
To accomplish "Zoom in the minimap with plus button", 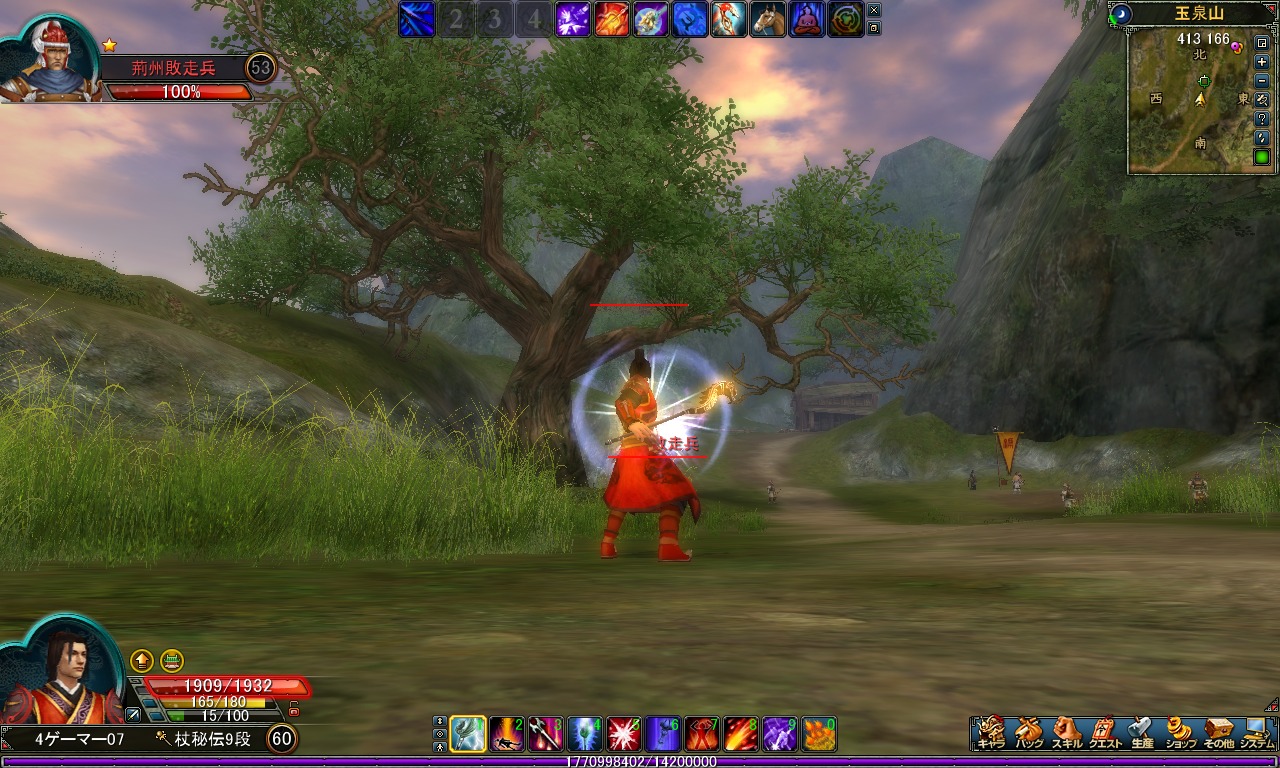I will [x=1262, y=62].
